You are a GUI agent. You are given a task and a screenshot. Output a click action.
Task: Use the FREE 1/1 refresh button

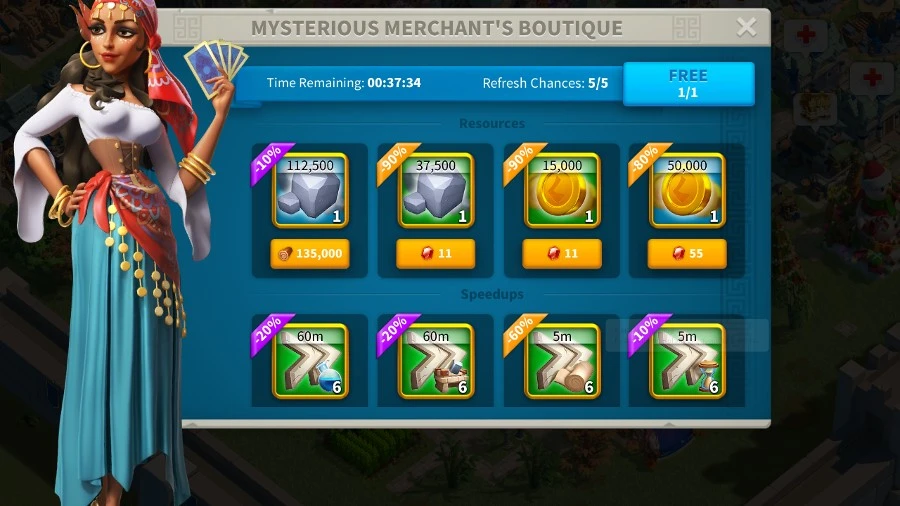(688, 84)
